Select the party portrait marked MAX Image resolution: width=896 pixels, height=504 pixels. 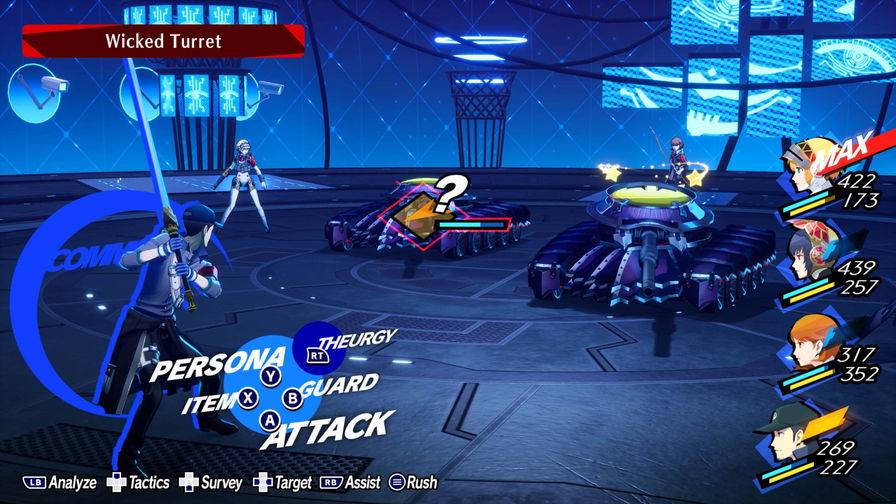coord(812,170)
